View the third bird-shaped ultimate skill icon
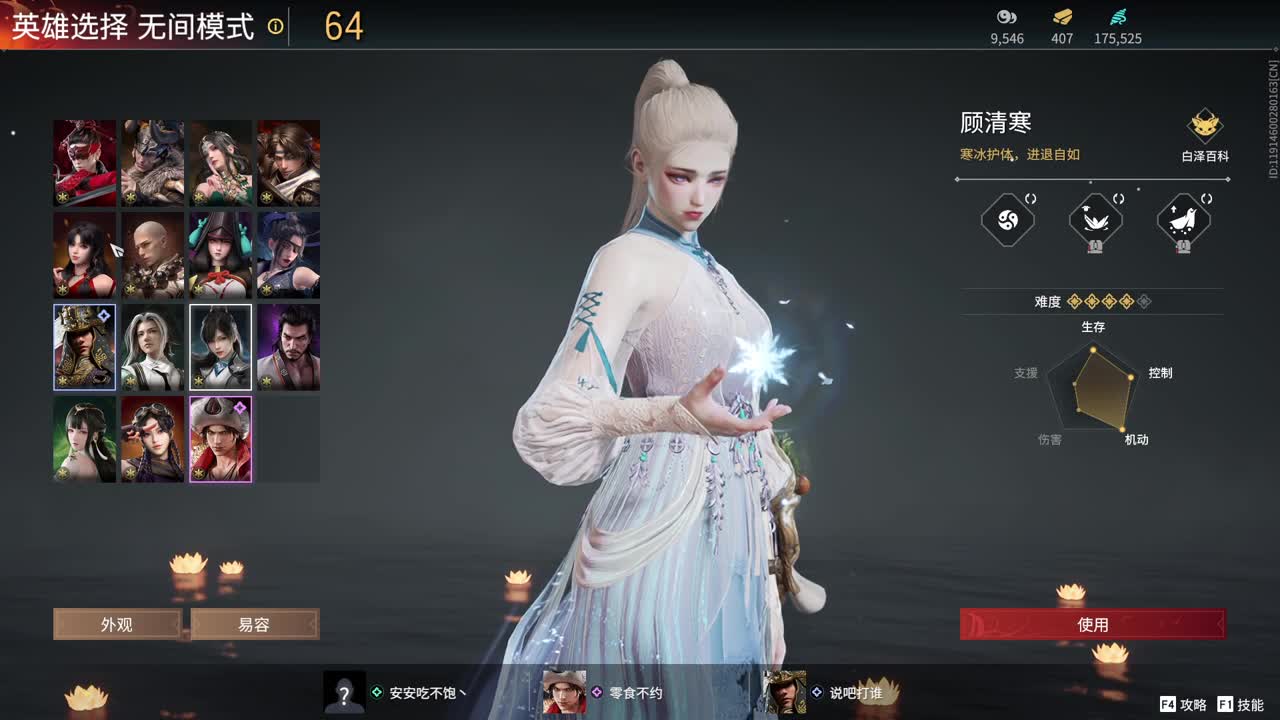This screenshot has width=1280, height=720. point(1182,218)
